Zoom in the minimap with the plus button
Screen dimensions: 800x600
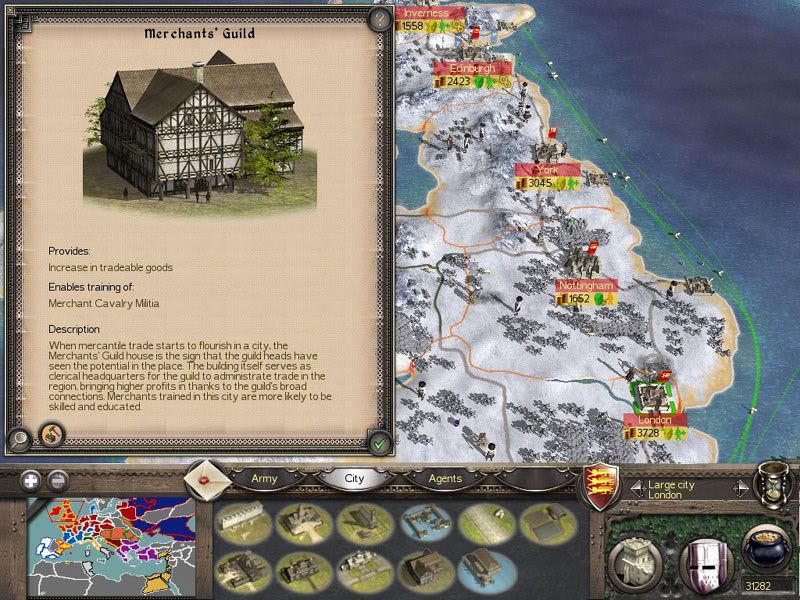[31, 480]
